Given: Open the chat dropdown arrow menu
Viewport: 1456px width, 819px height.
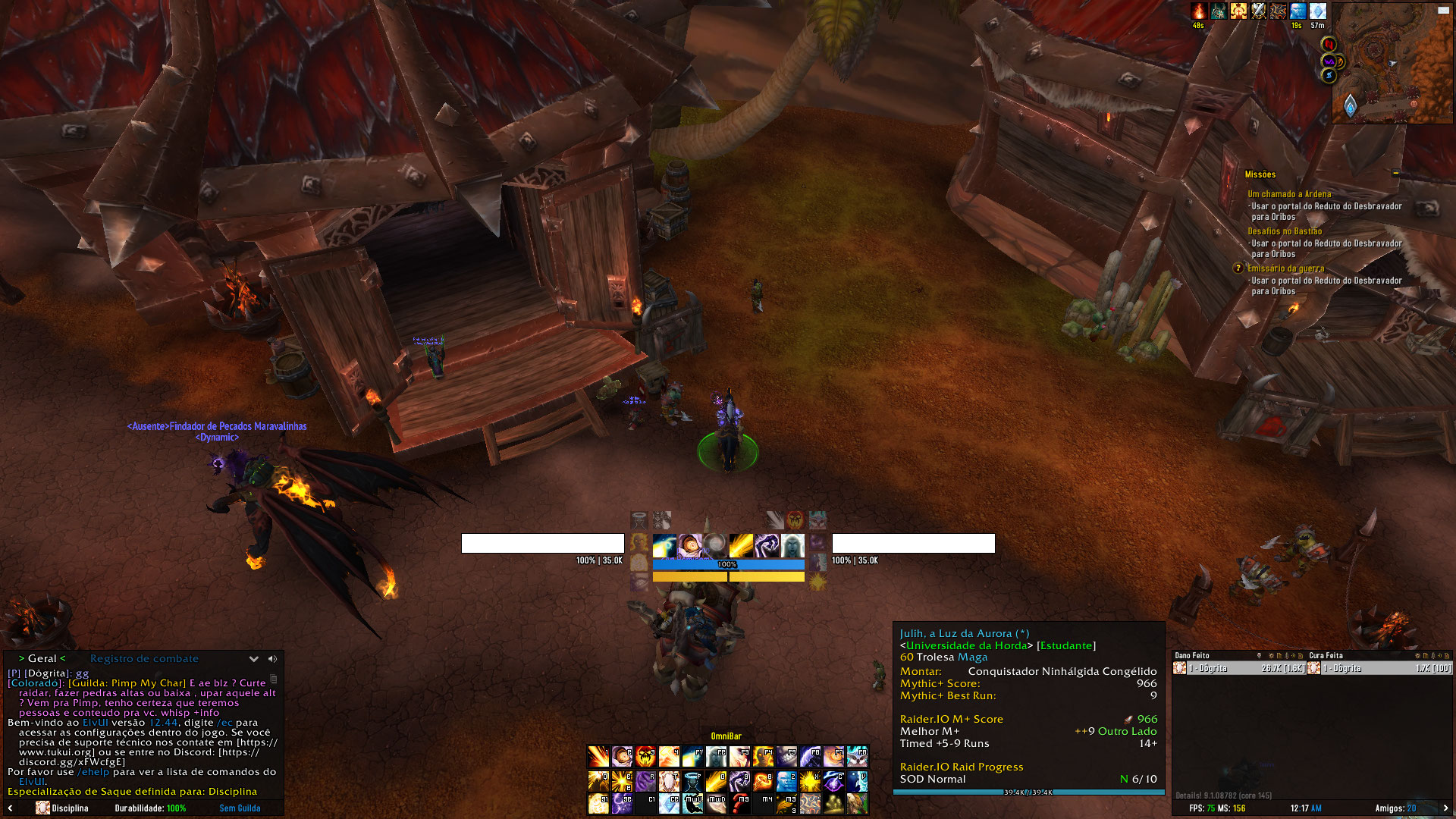Looking at the screenshot, I should coord(254,659).
